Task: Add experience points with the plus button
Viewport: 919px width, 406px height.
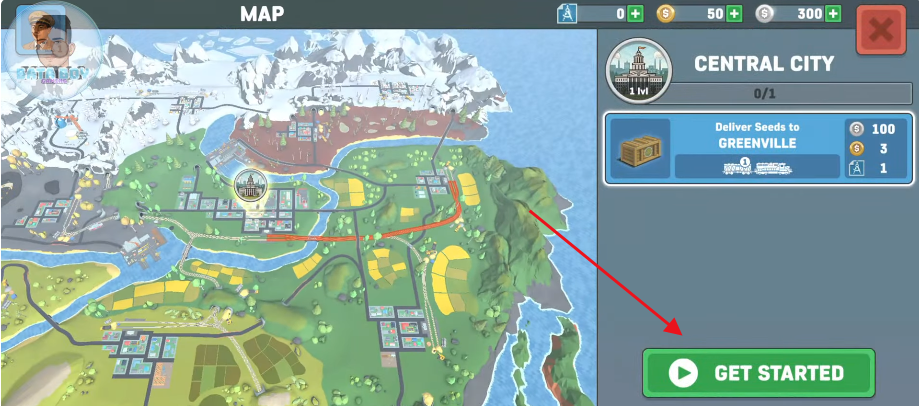Action: click(x=635, y=14)
